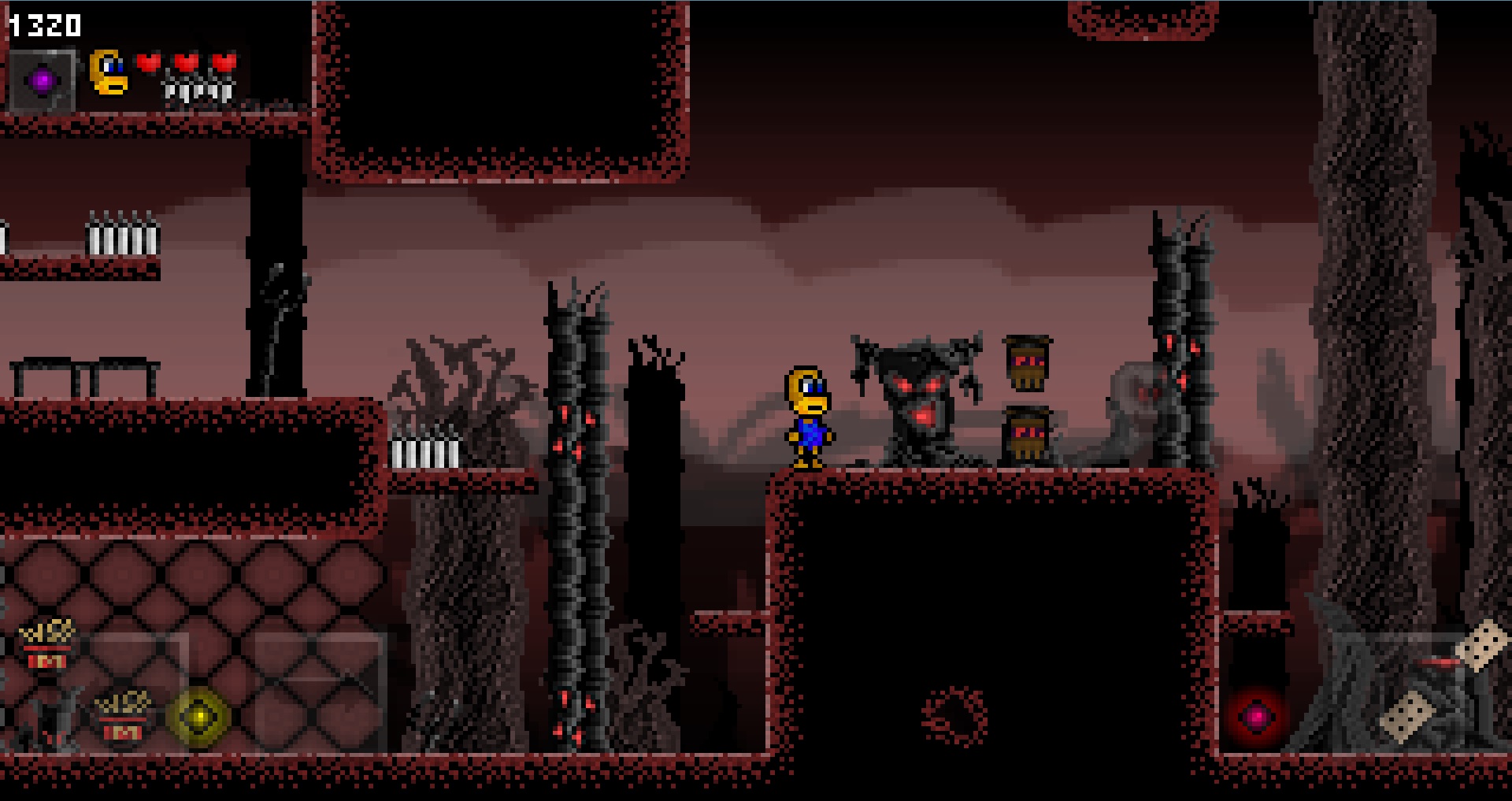Select the purple orb item slot

(x=43, y=80)
